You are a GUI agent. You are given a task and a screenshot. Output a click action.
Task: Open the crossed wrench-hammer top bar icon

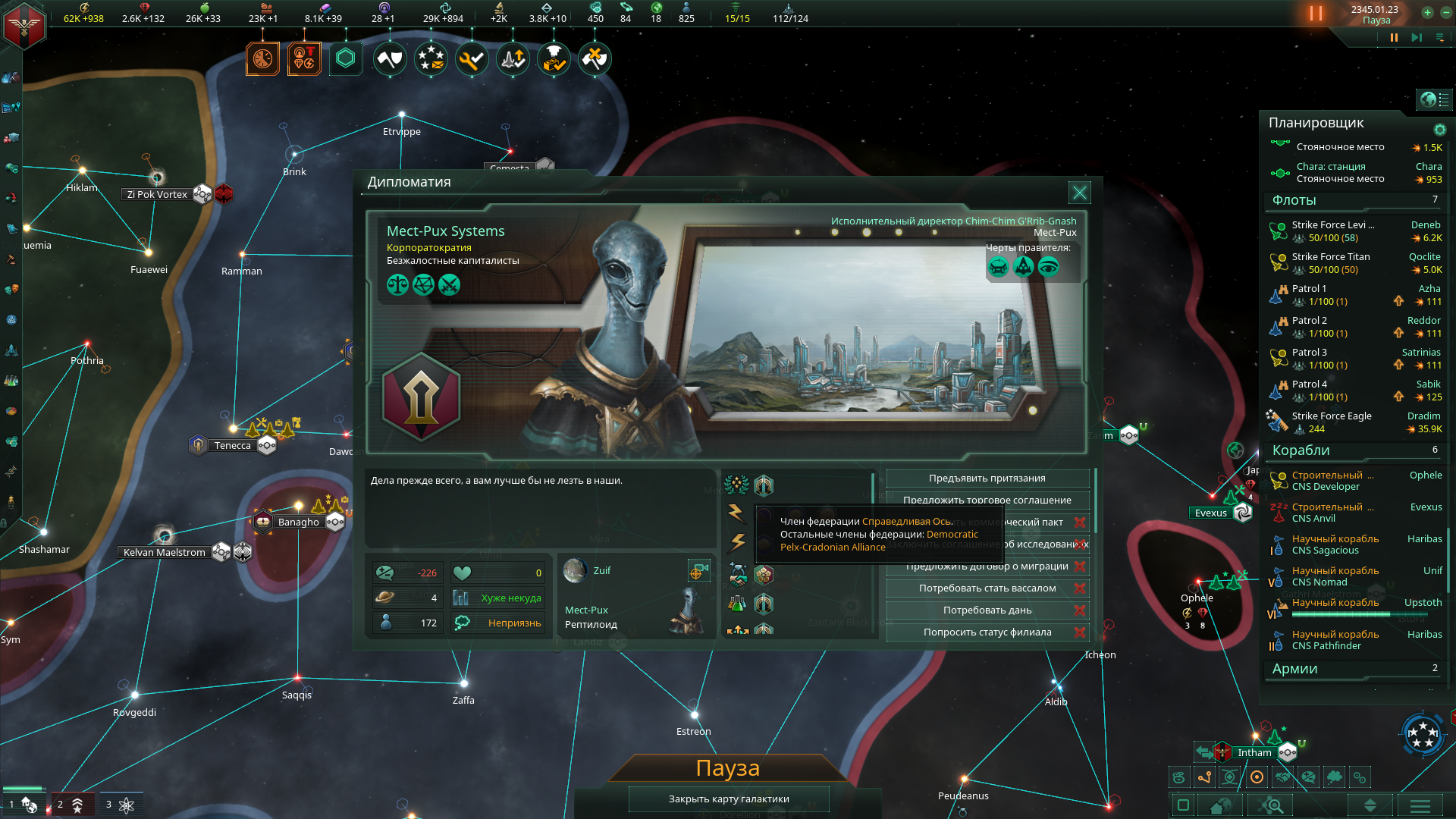[595, 58]
